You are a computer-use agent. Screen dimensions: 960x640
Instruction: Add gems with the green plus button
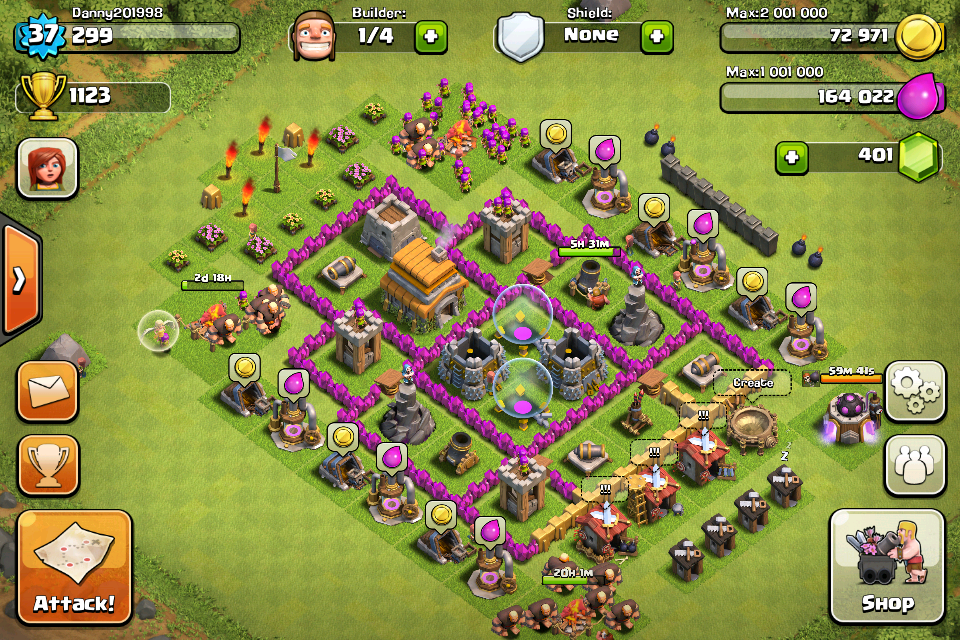[792, 157]
